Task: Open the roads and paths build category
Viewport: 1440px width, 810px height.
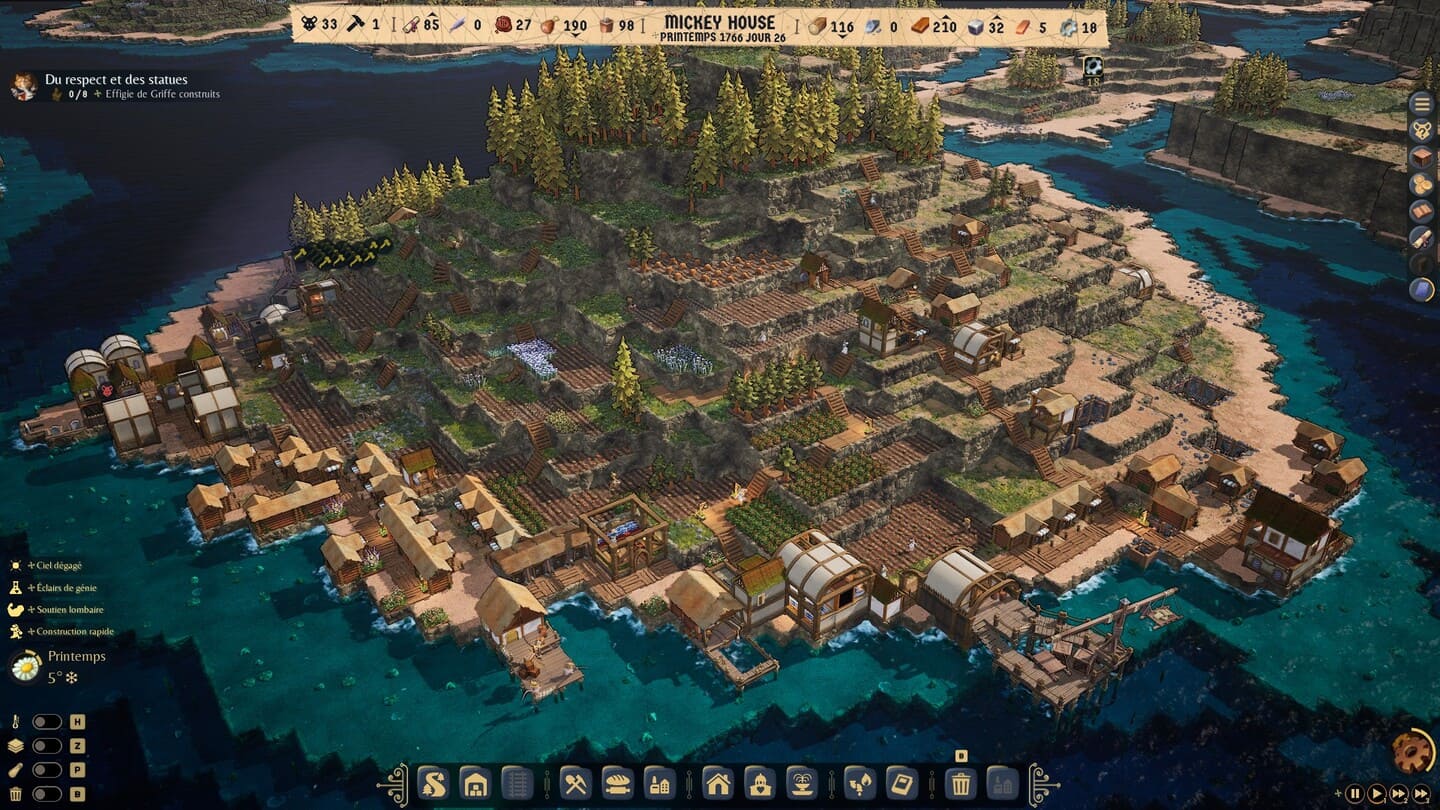Action: [432, 782]
